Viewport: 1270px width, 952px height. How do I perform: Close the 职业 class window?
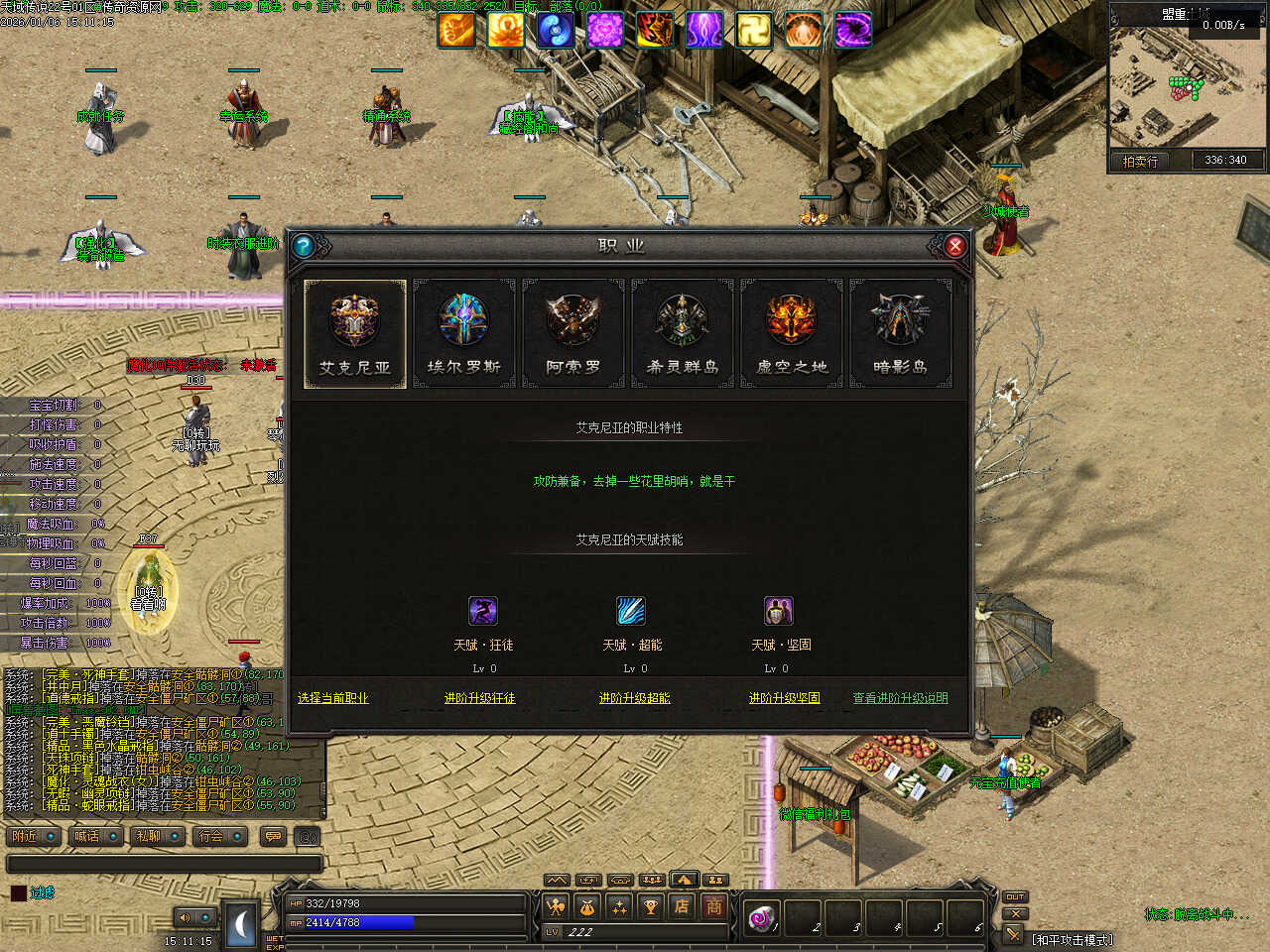point(954,246)
